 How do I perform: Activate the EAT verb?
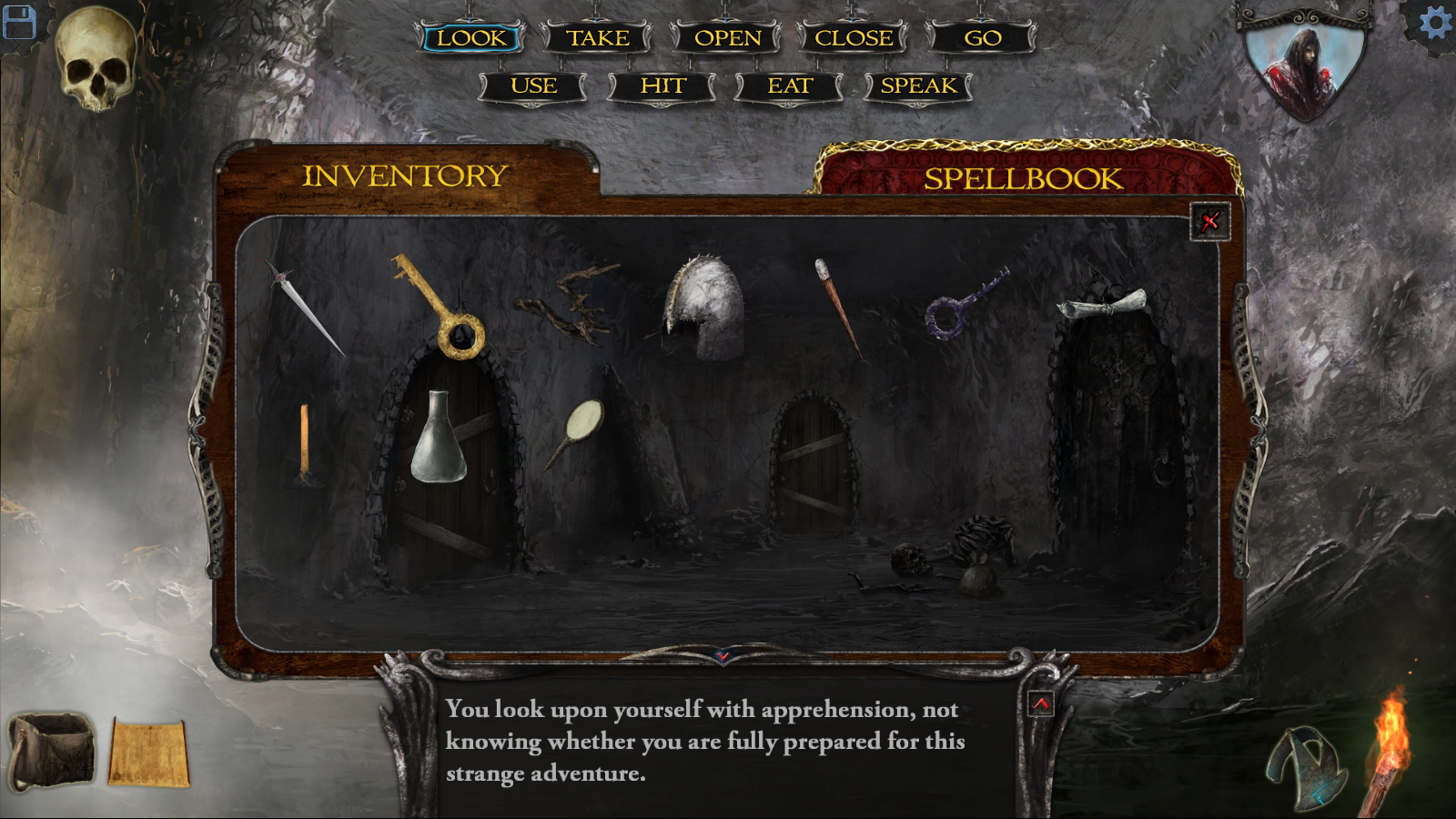pos(790,86)
